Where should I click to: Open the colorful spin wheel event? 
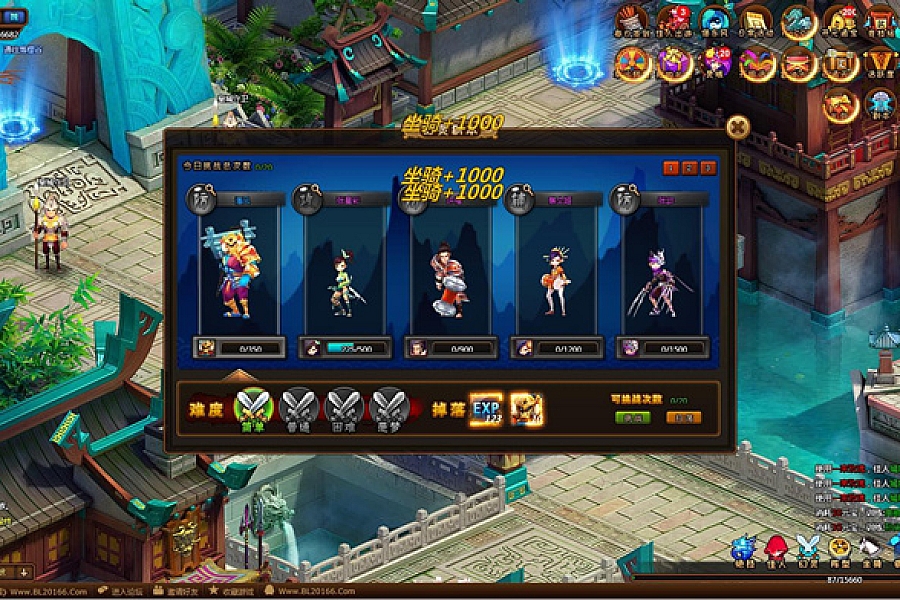tap(633, 63)
